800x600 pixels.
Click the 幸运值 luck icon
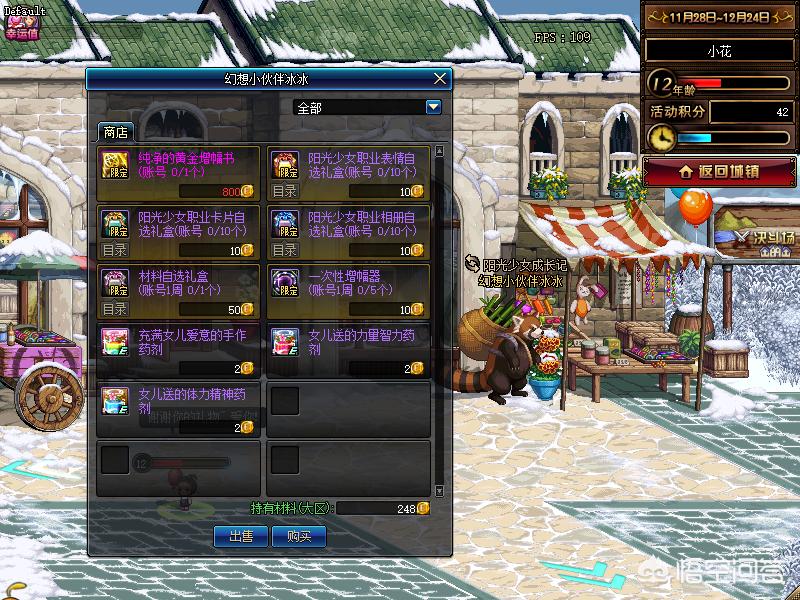[20, 20]
